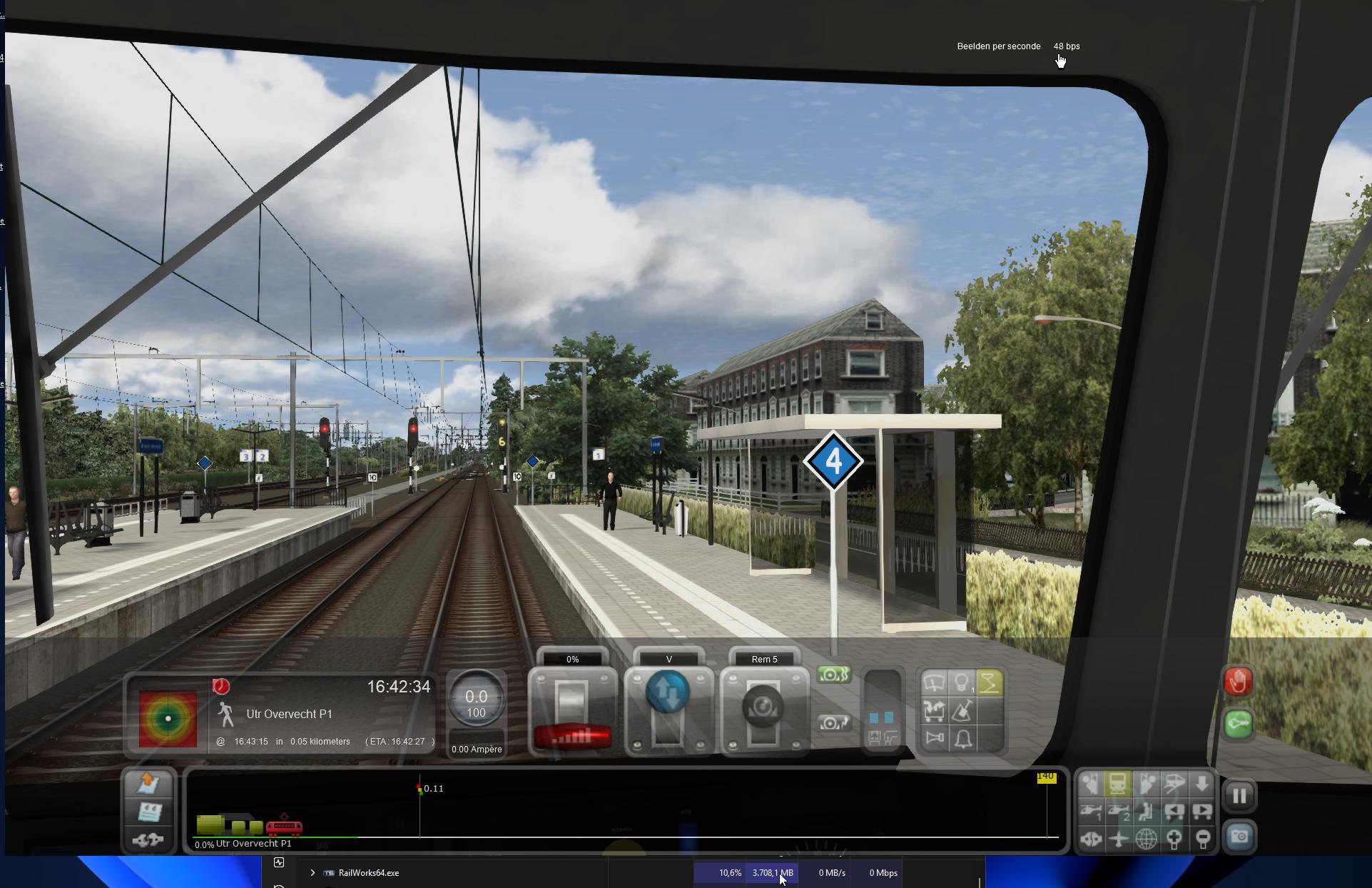Toggle the green key button
This screenshot has width=1372, height=888.
[x=1238, y=724]
